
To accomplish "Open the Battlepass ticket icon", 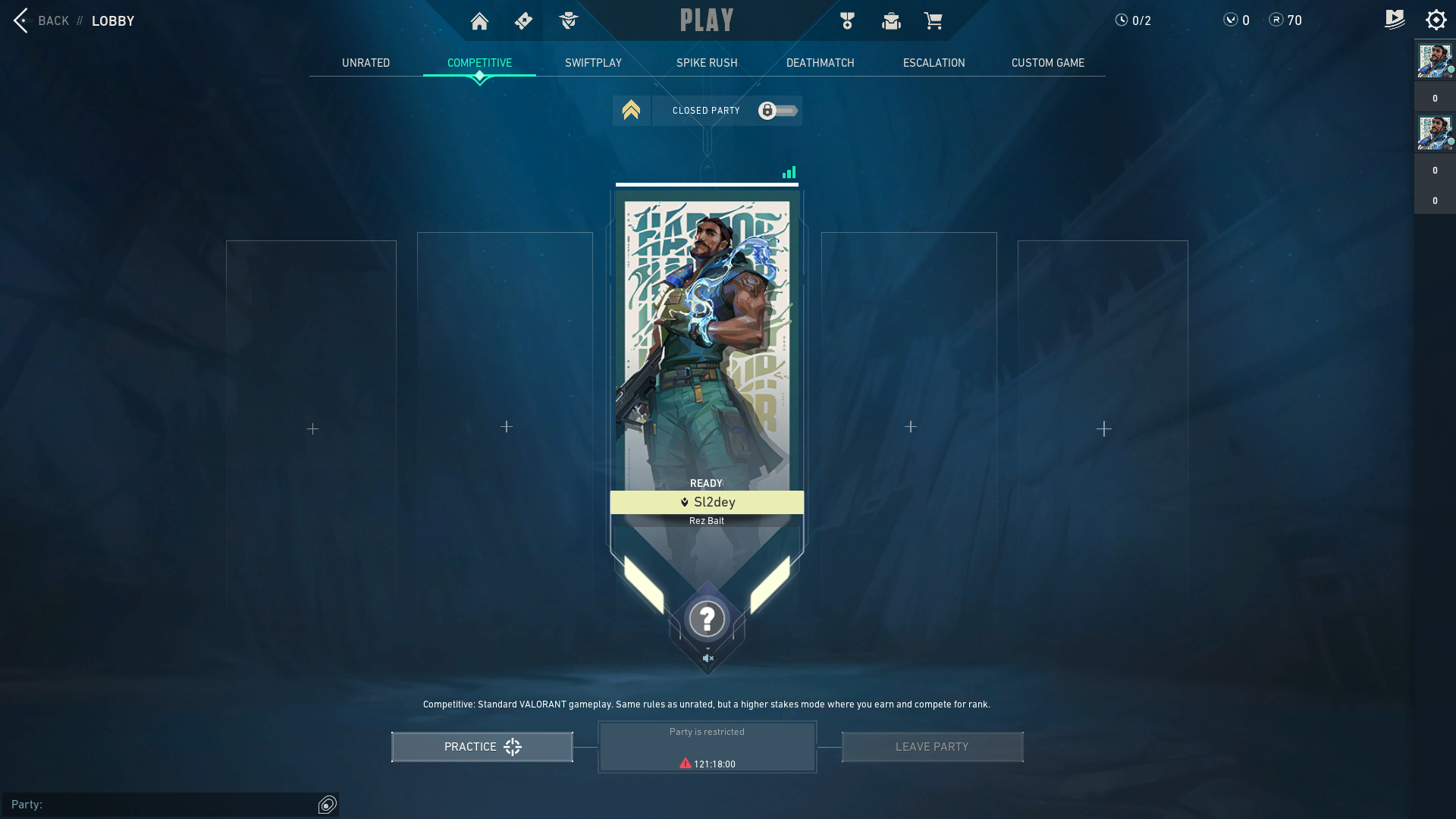I will tap(523, 20).
